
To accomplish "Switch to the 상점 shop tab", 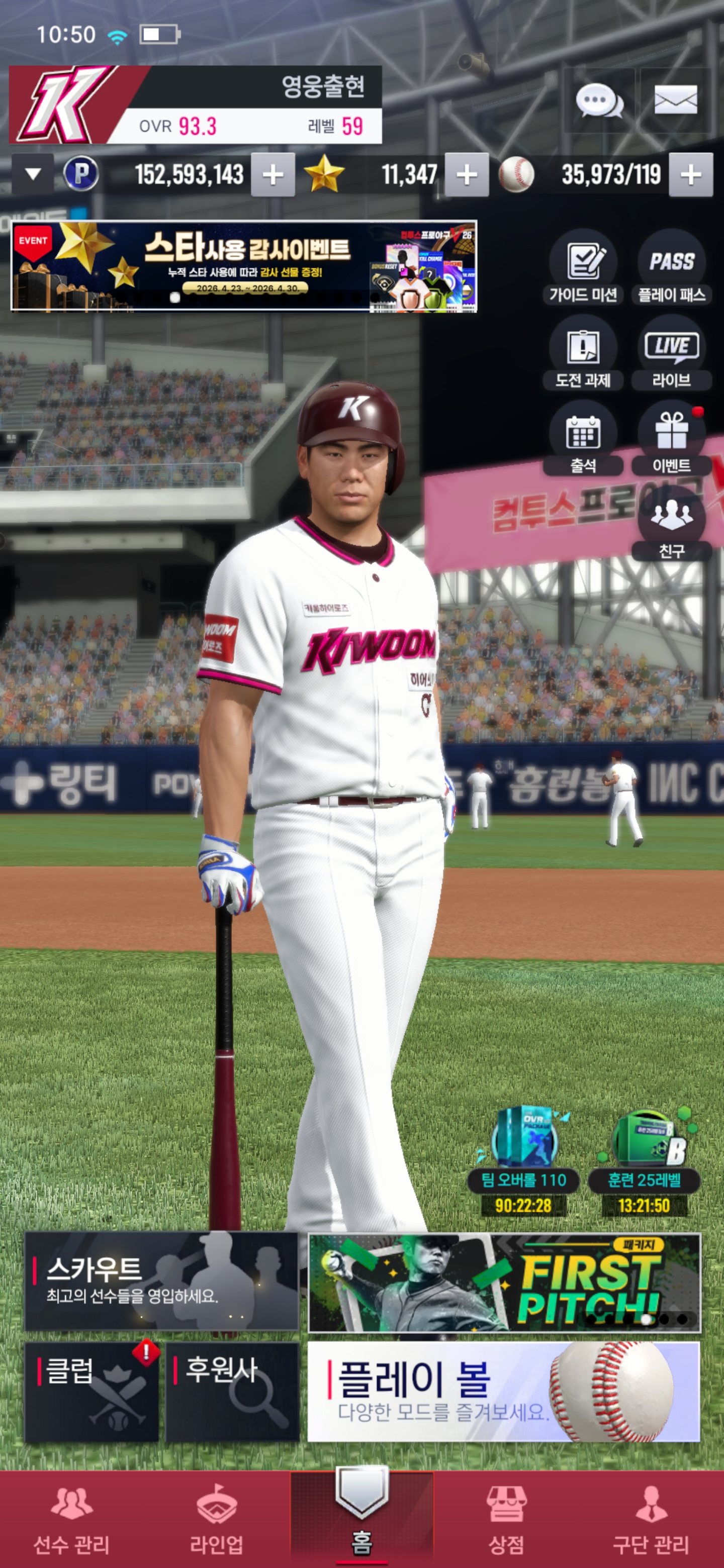I will [506, 1518].
